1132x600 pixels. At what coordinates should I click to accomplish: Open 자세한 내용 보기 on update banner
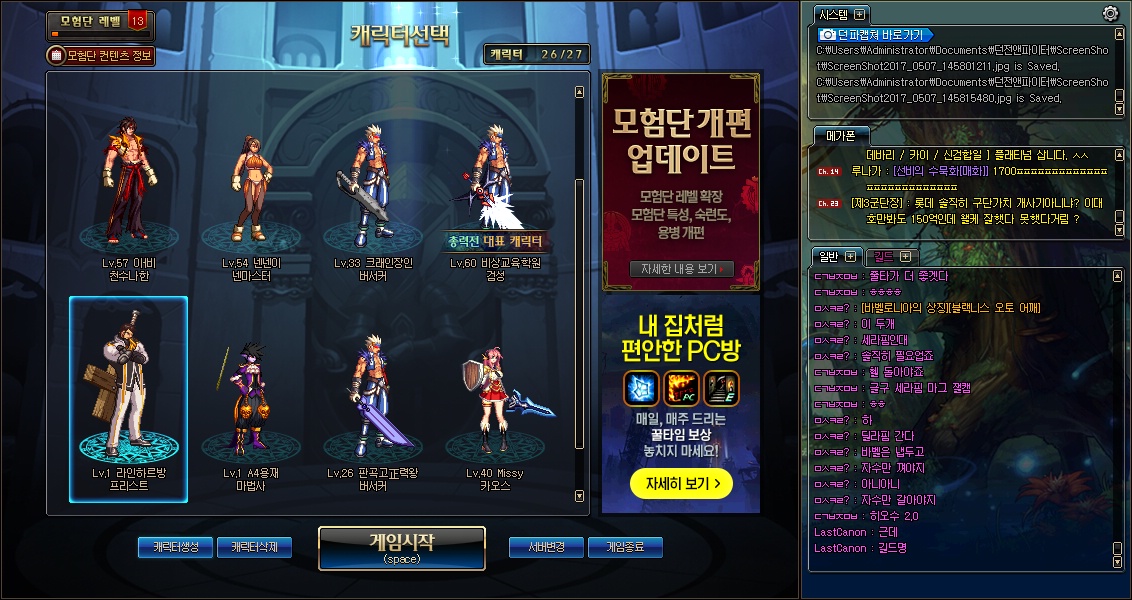pos(682,269)
